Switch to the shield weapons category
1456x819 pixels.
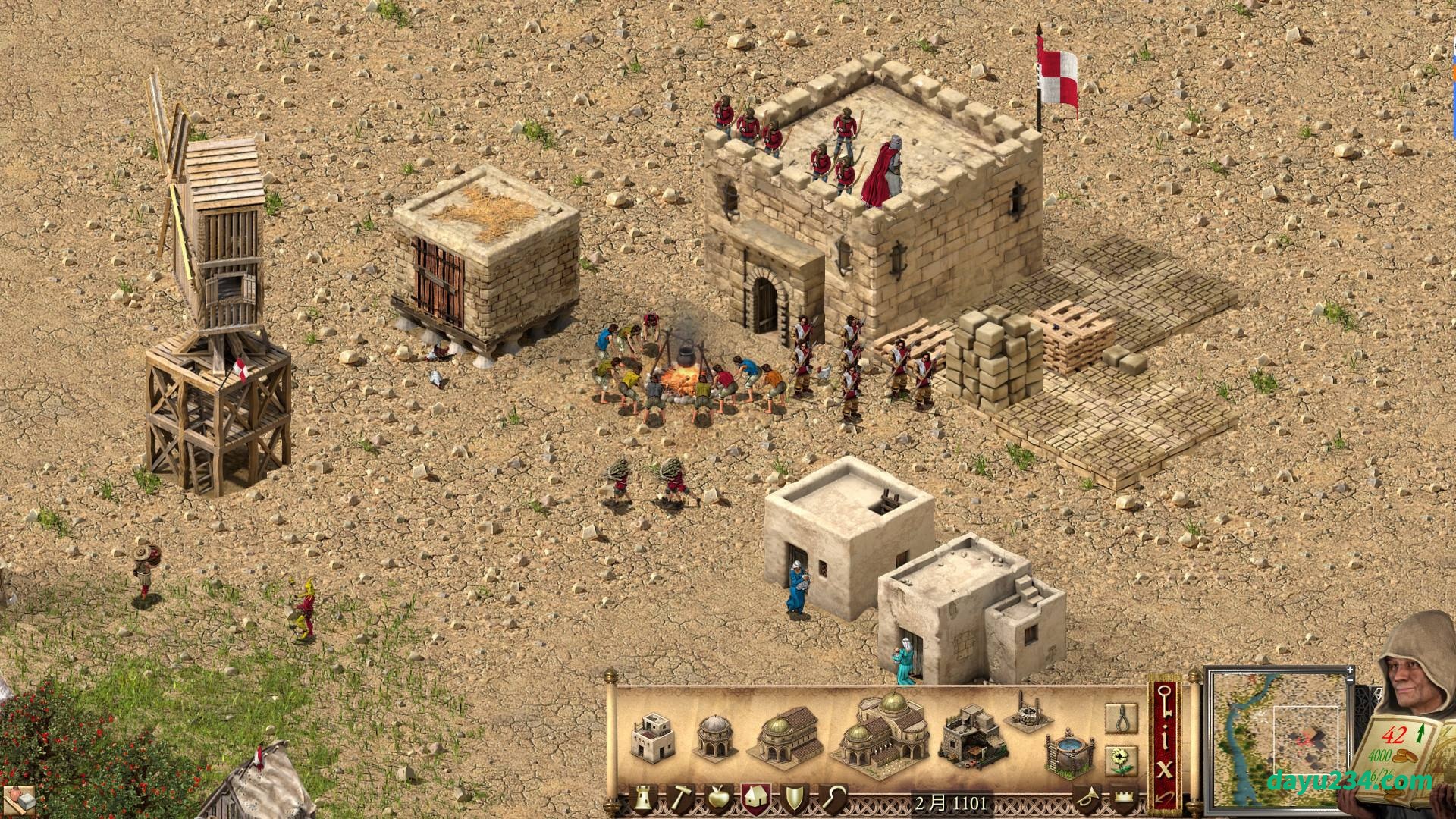pyautogui.click(x=794, y=800)
